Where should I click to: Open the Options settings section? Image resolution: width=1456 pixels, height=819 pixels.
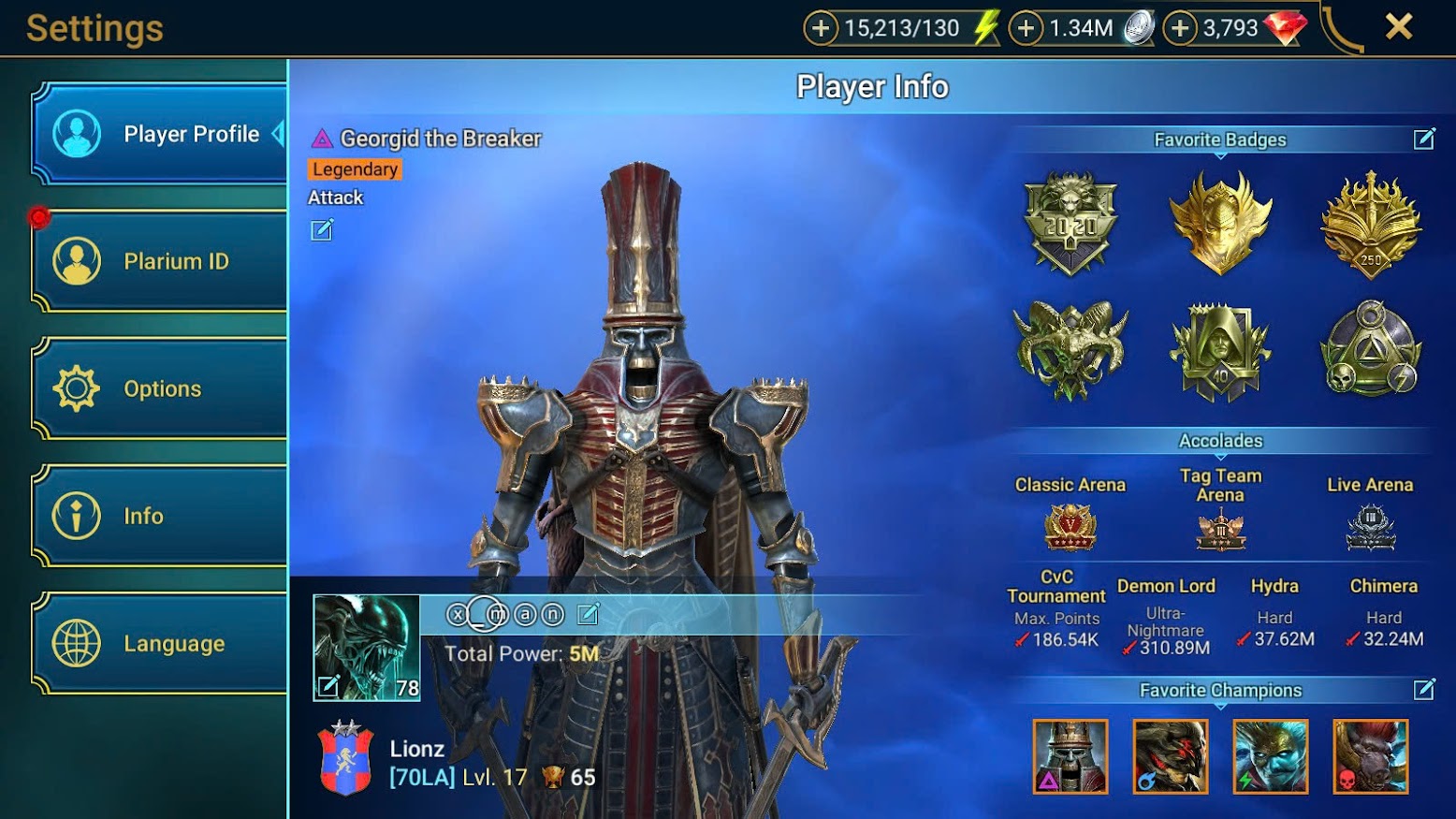tap(159, 388)
